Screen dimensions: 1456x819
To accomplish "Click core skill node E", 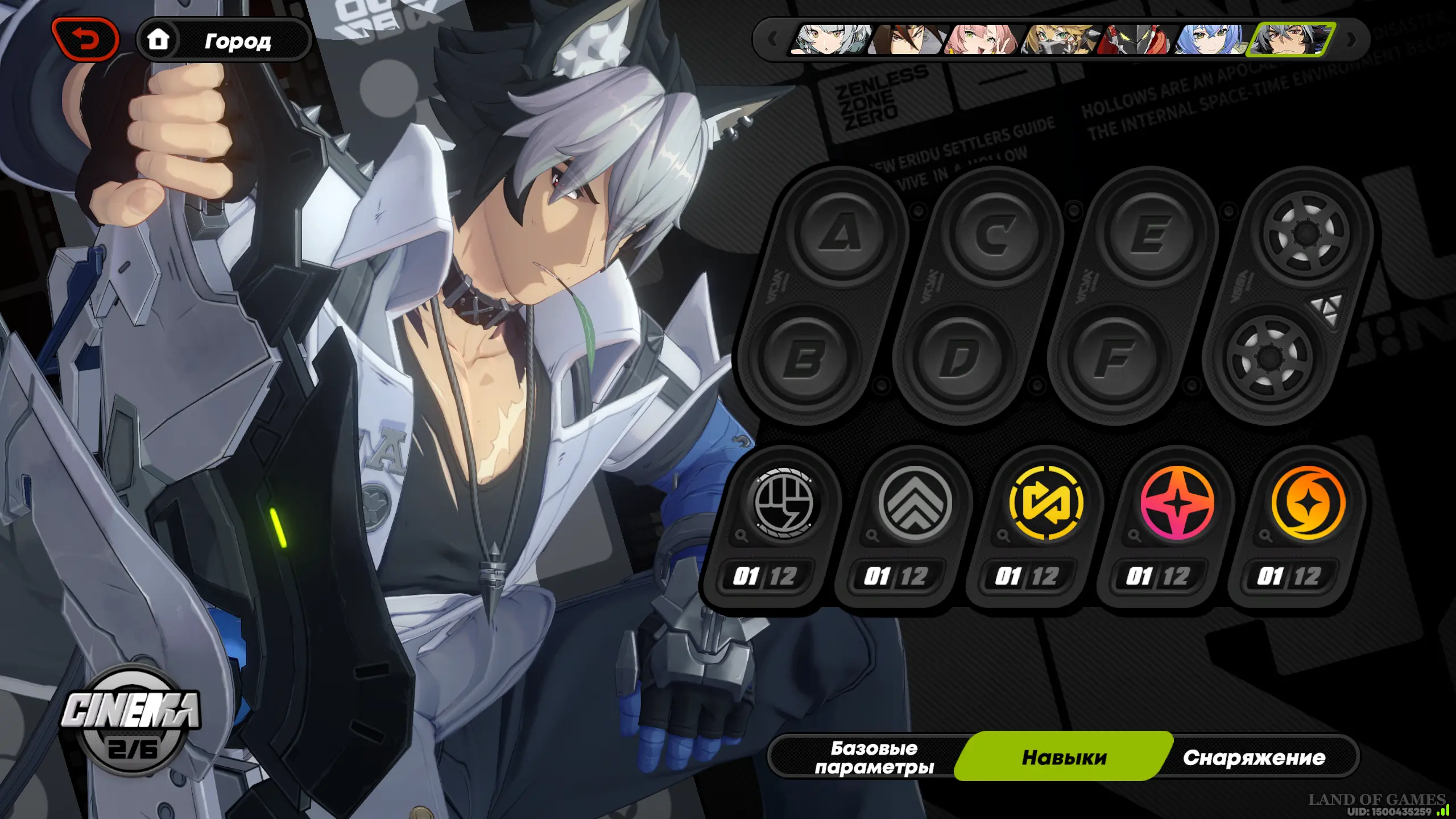I will tap(1150, 234).
